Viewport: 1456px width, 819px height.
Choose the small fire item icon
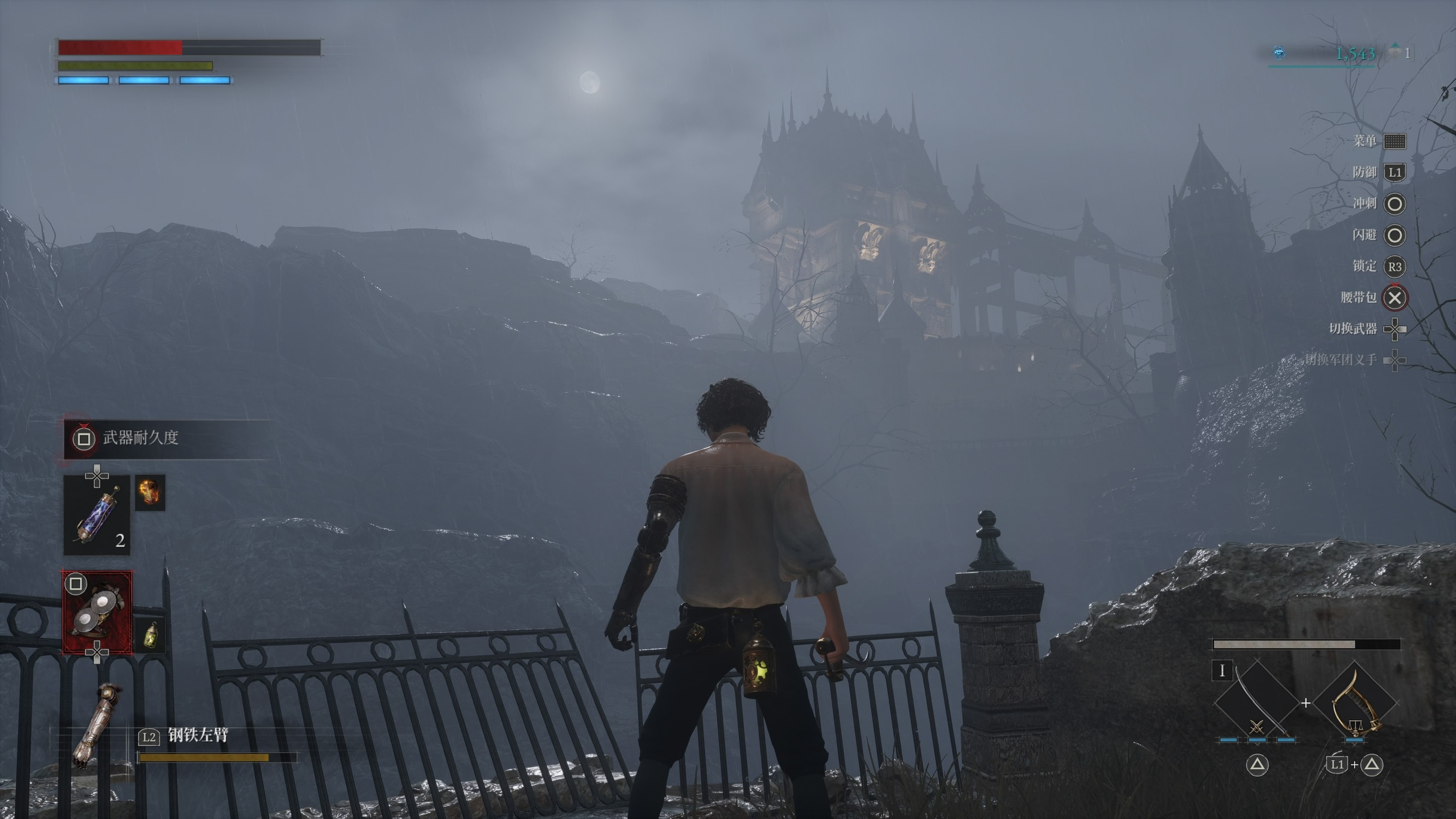[x=150, y=492]
